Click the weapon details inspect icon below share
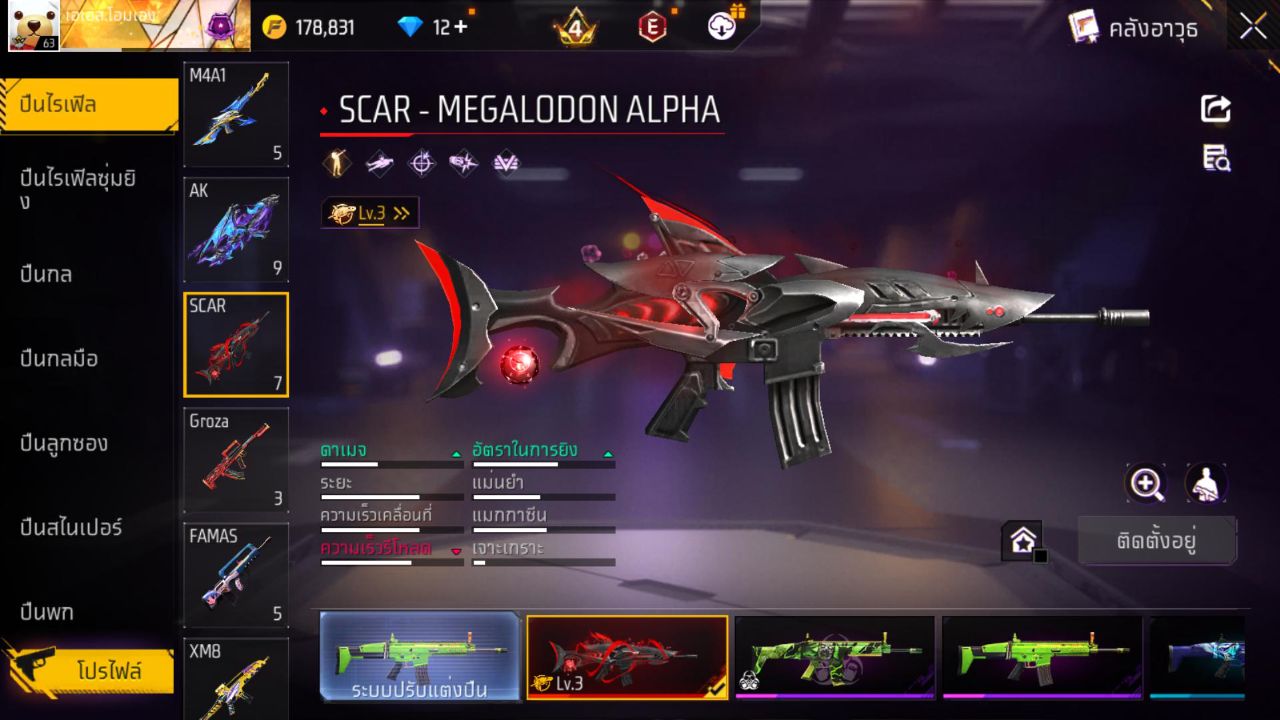This screenshot has width=1280, height=720. pos(1214,157)
